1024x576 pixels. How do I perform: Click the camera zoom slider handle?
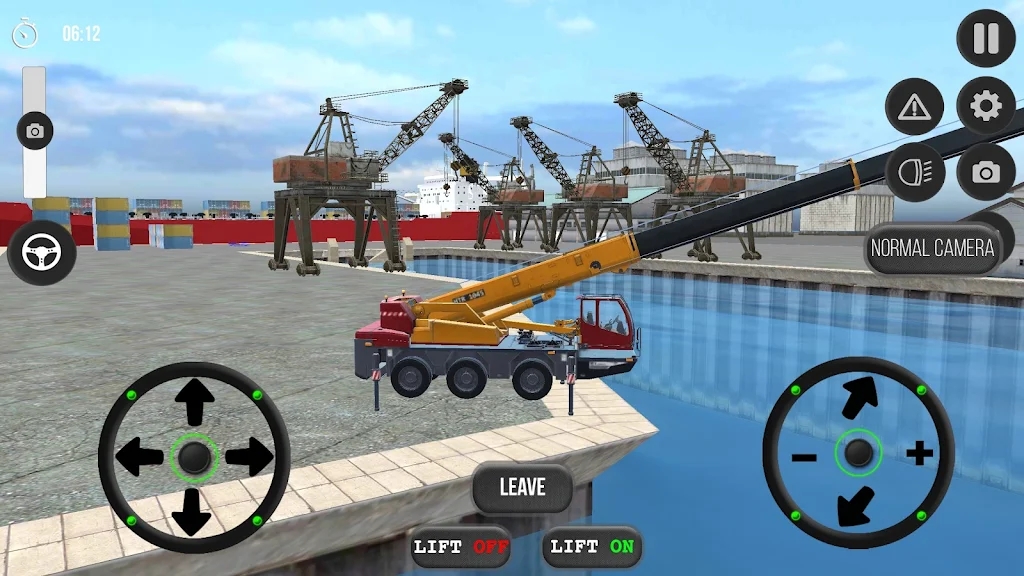point(35,131)
